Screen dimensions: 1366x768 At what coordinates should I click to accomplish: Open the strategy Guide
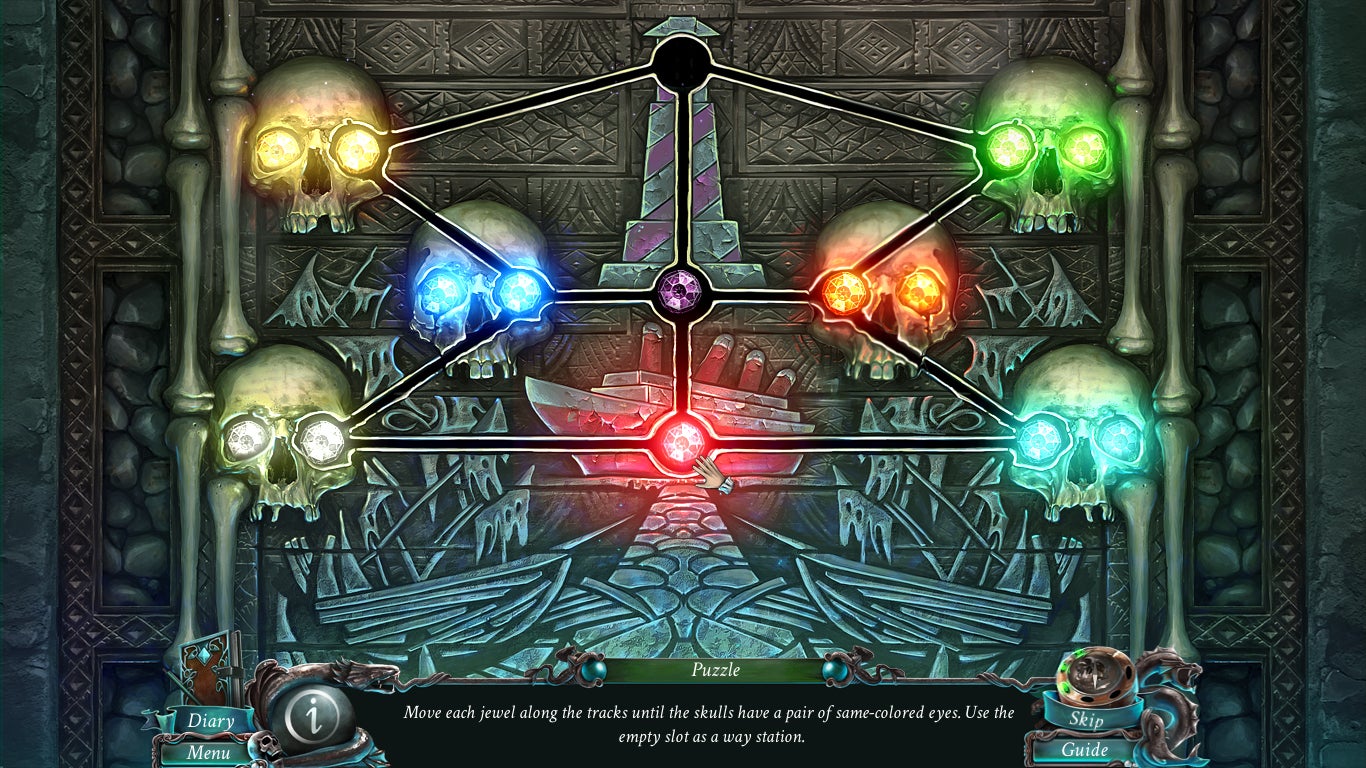(x=1085, y=749)
